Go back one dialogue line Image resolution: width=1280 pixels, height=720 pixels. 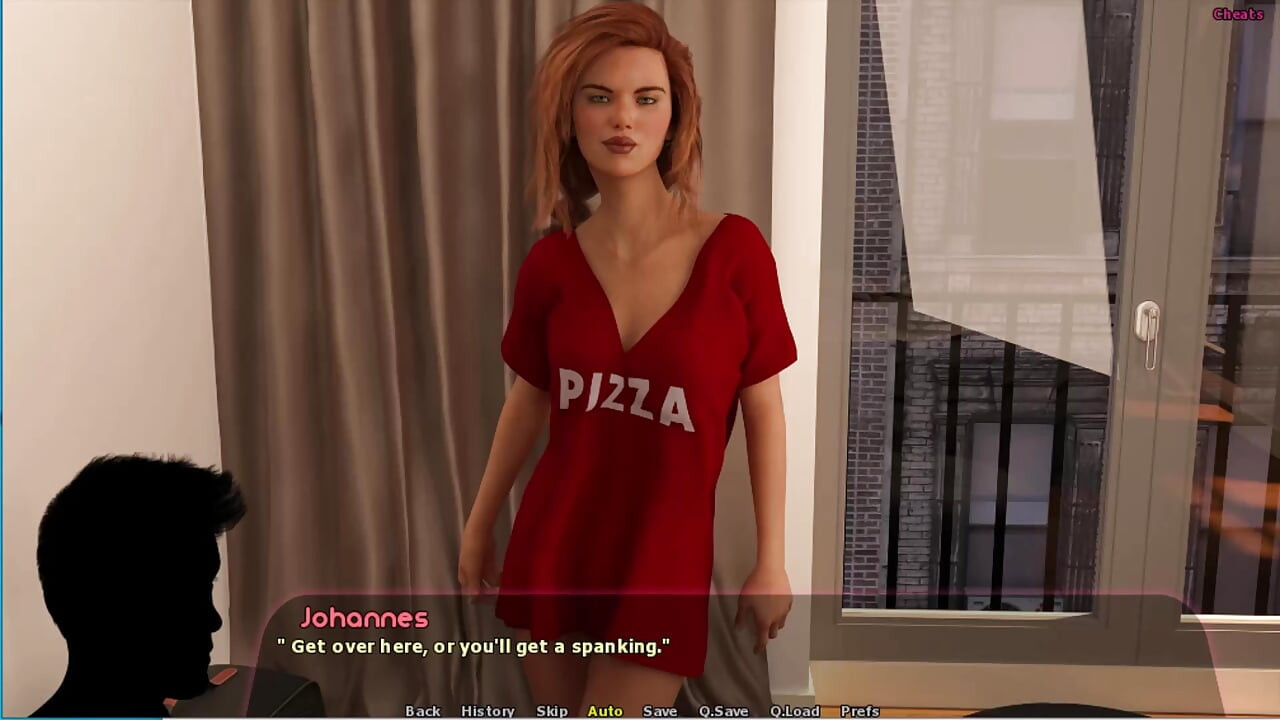[x=422, y=711]
